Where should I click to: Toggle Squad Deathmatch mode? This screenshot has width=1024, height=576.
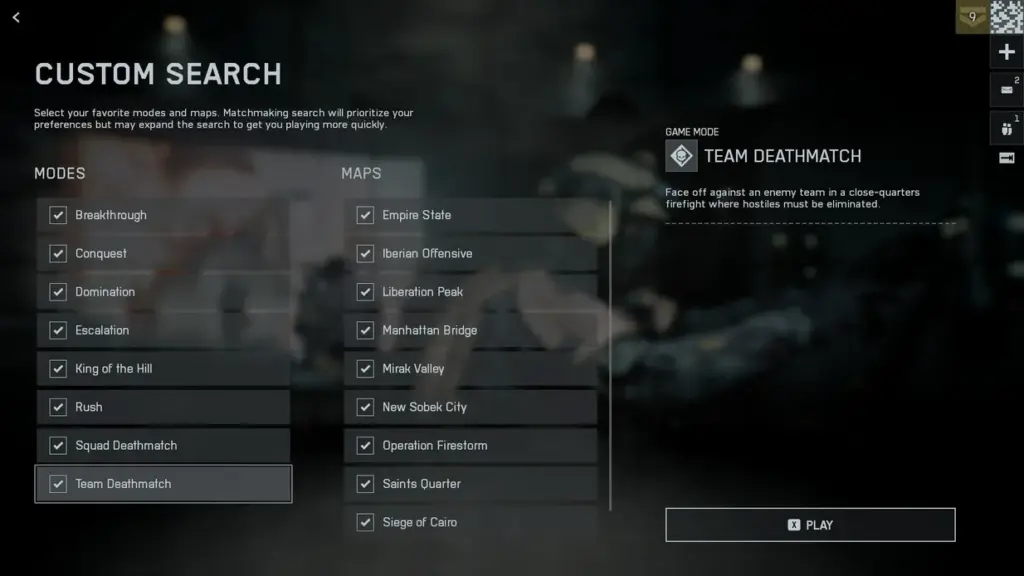(x=58, y=445)
